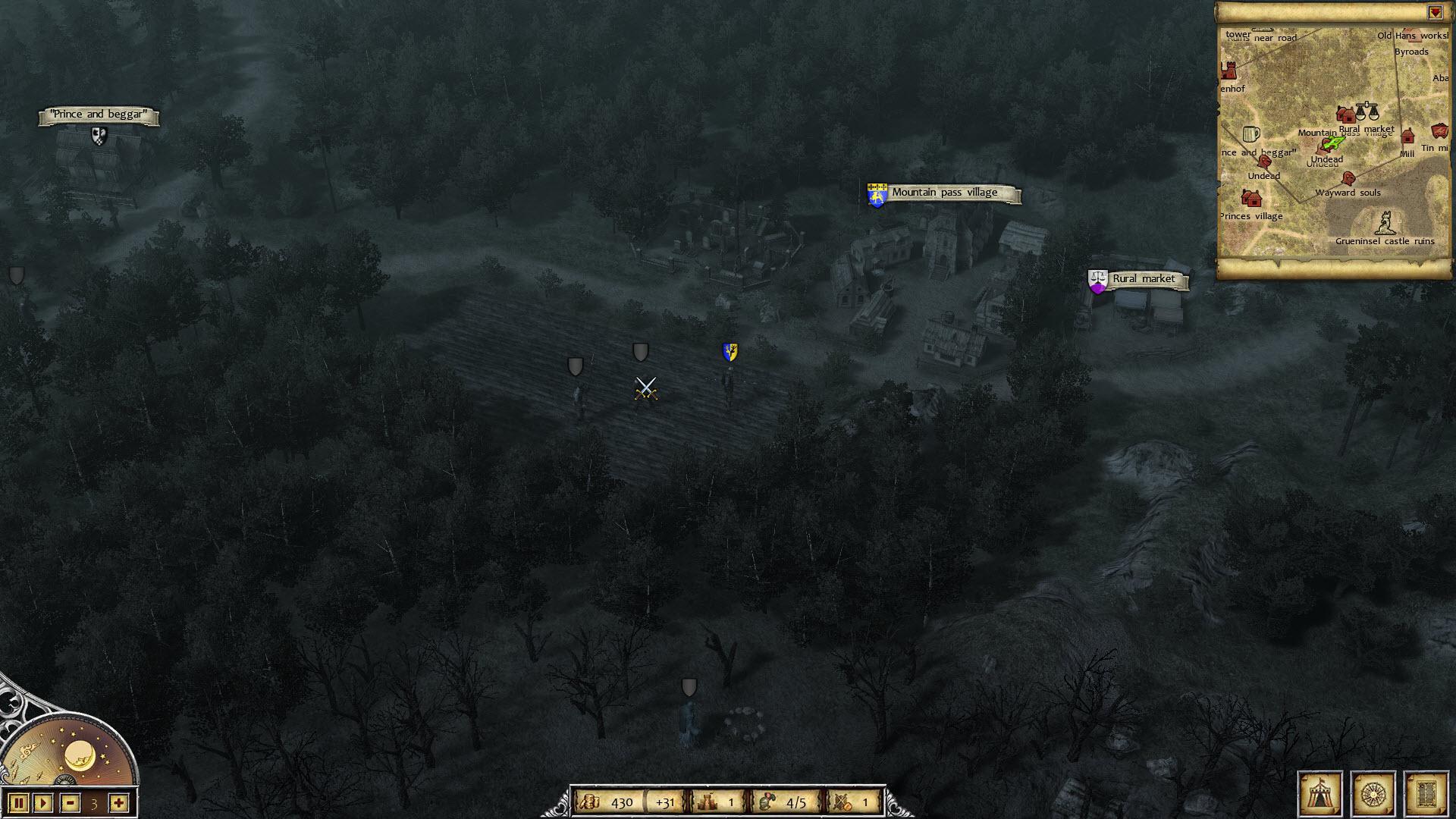Click the scales icon near Rural market on minimap
Image resolution: width=1456 pixels, height=819 pixels.
point(1367,112)
